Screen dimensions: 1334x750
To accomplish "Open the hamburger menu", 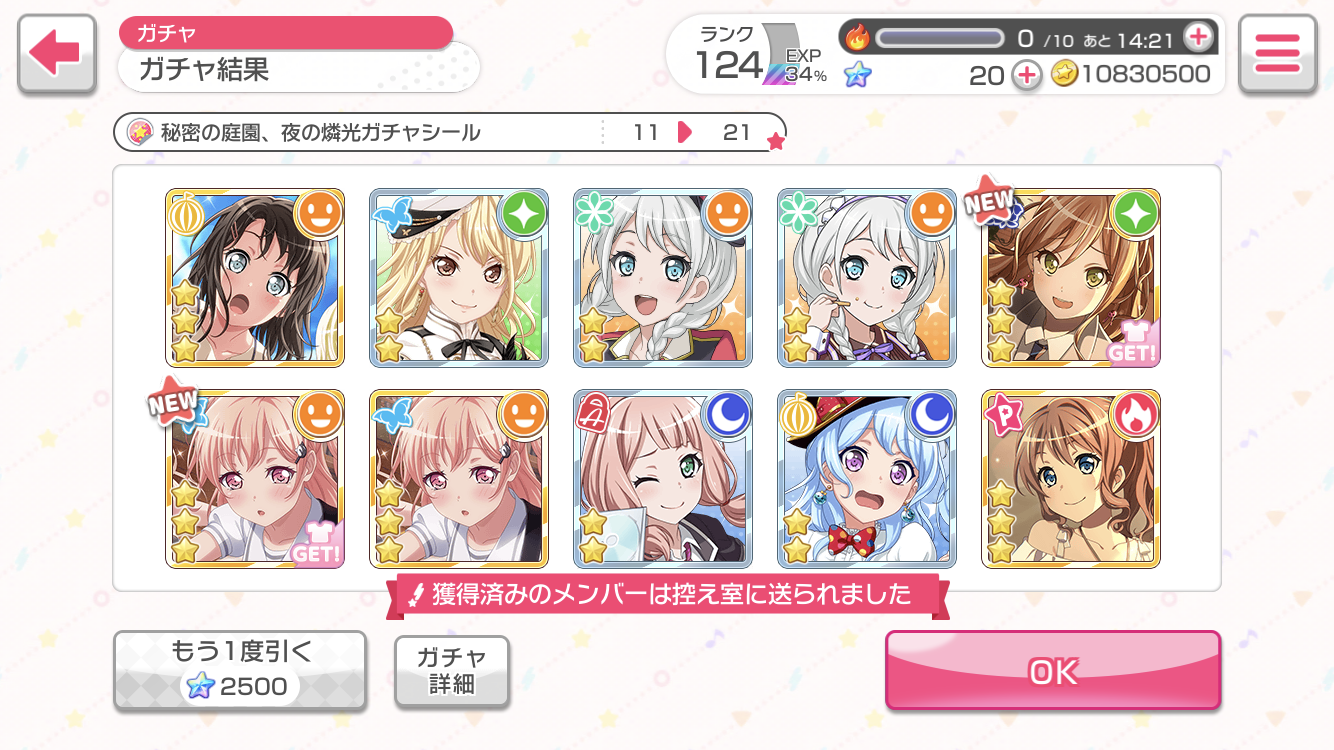I will point(1276,54).
